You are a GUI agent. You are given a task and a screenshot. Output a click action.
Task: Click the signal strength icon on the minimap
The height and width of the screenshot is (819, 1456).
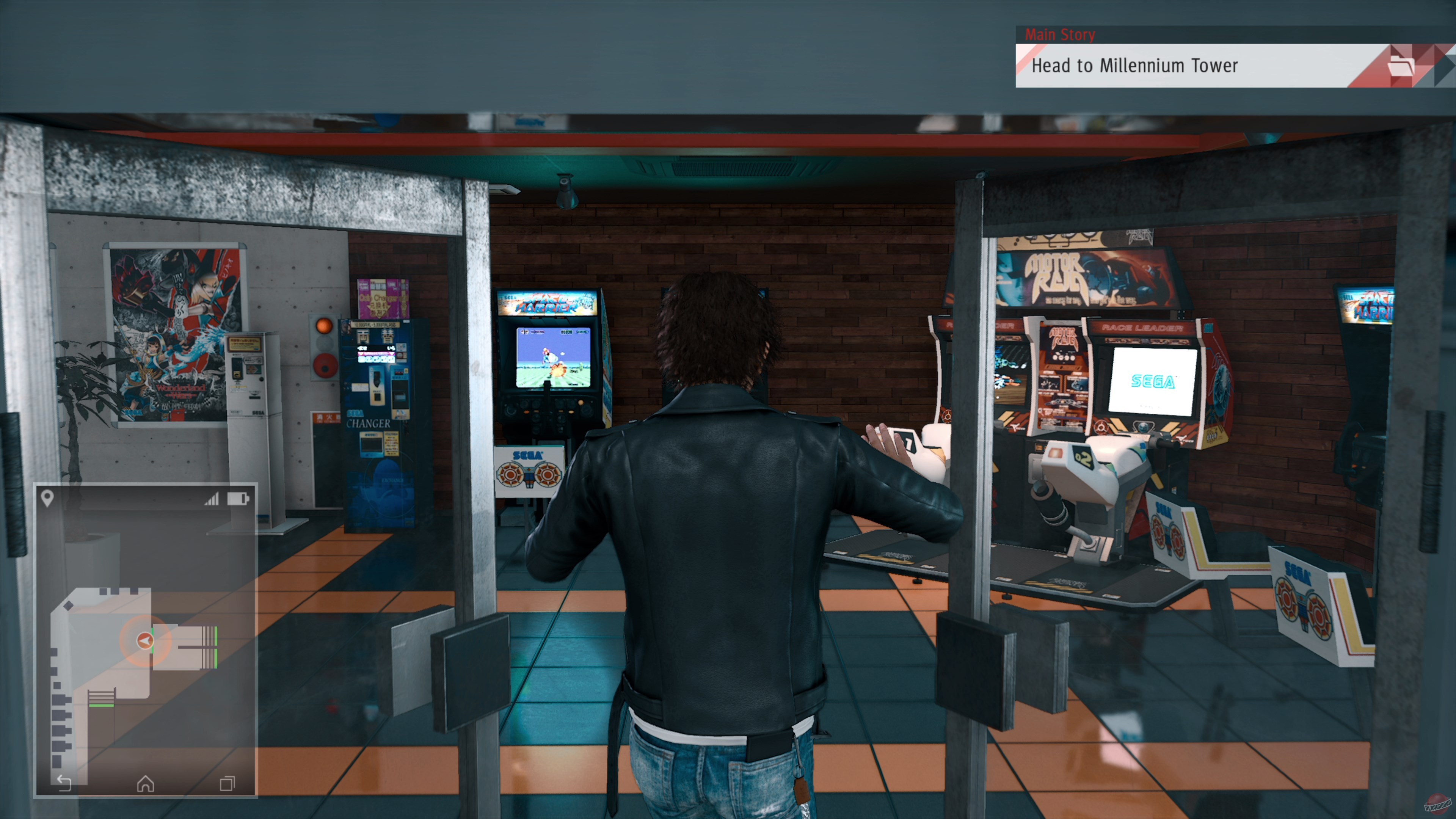pos(214,500)
